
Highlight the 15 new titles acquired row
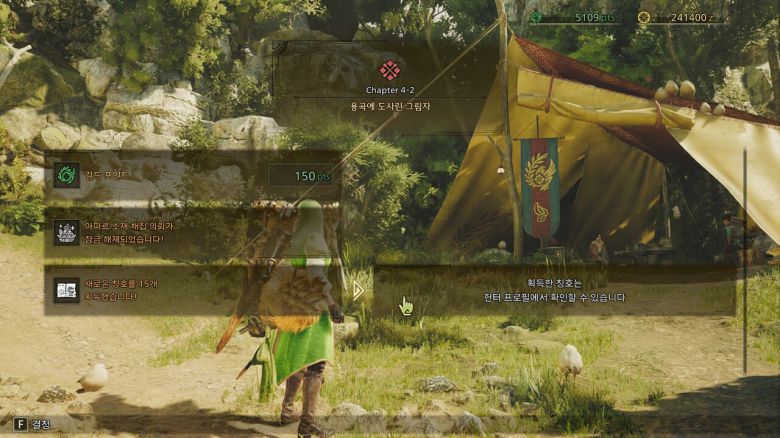190,290
